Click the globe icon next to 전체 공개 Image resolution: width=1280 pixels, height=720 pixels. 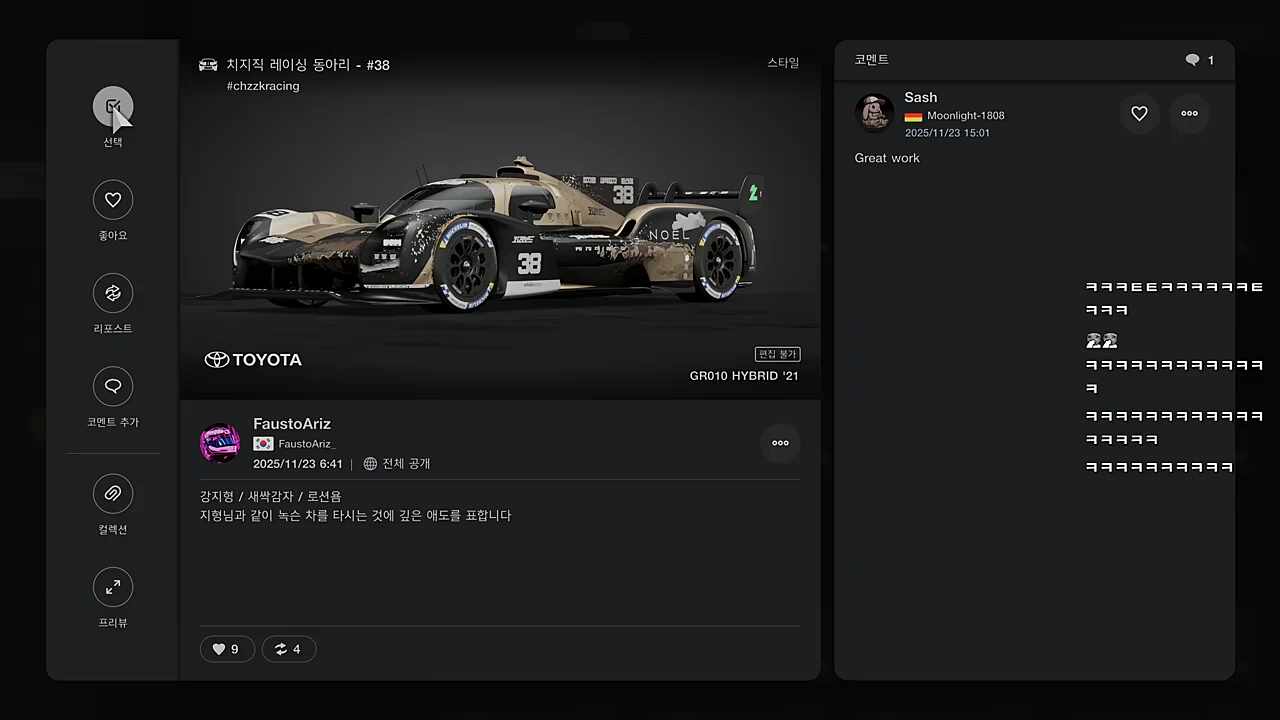[369, 463]
